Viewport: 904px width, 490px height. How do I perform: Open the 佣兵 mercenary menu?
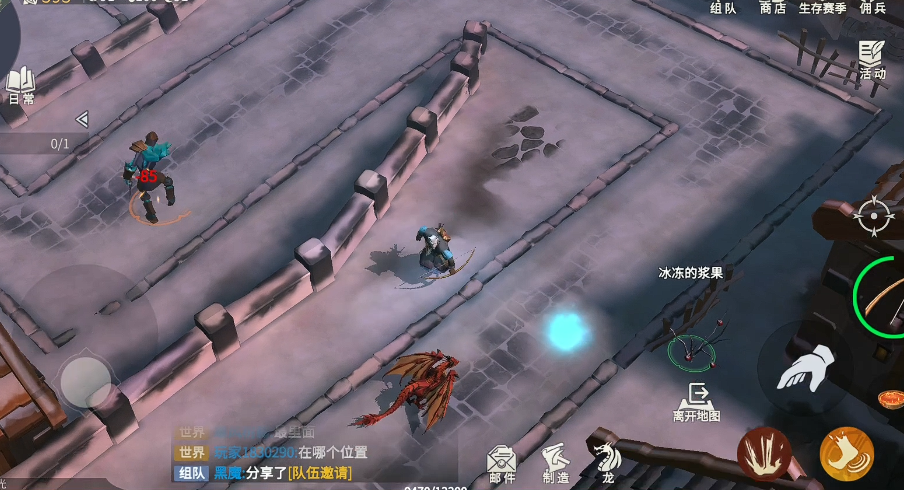[x=873, y=8]
